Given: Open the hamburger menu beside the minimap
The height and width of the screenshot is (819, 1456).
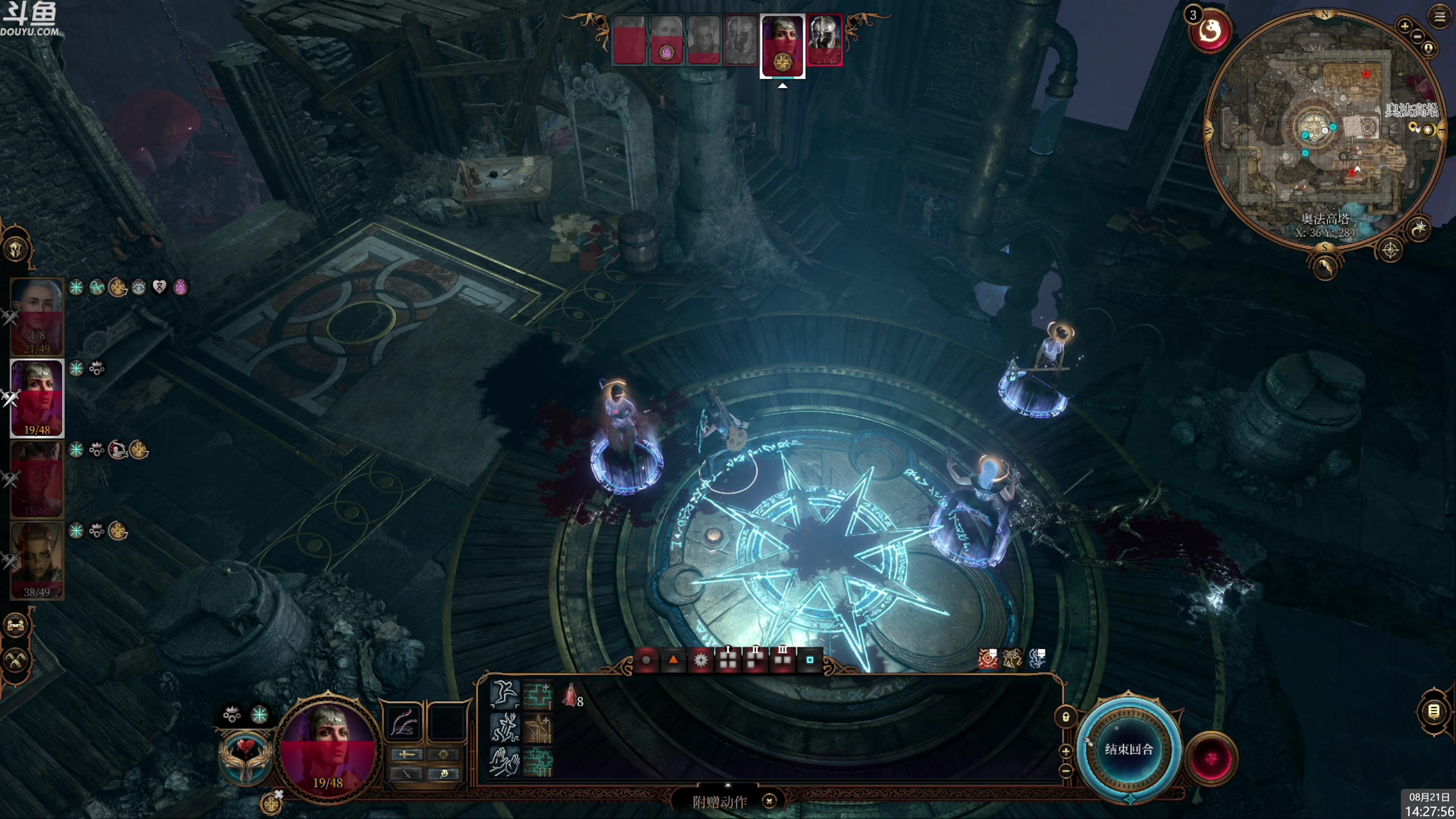Looking at the screenshot, I should [x=1440, y=18].
